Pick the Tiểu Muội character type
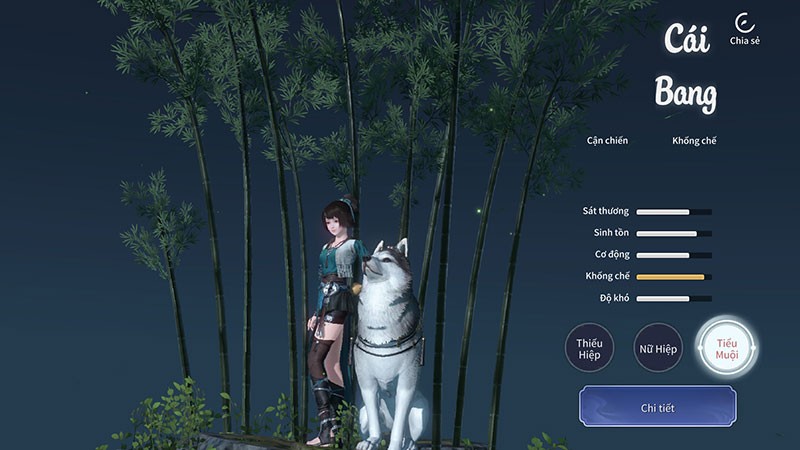The height and width of the screenshot is (450, 800). [726, 348]
